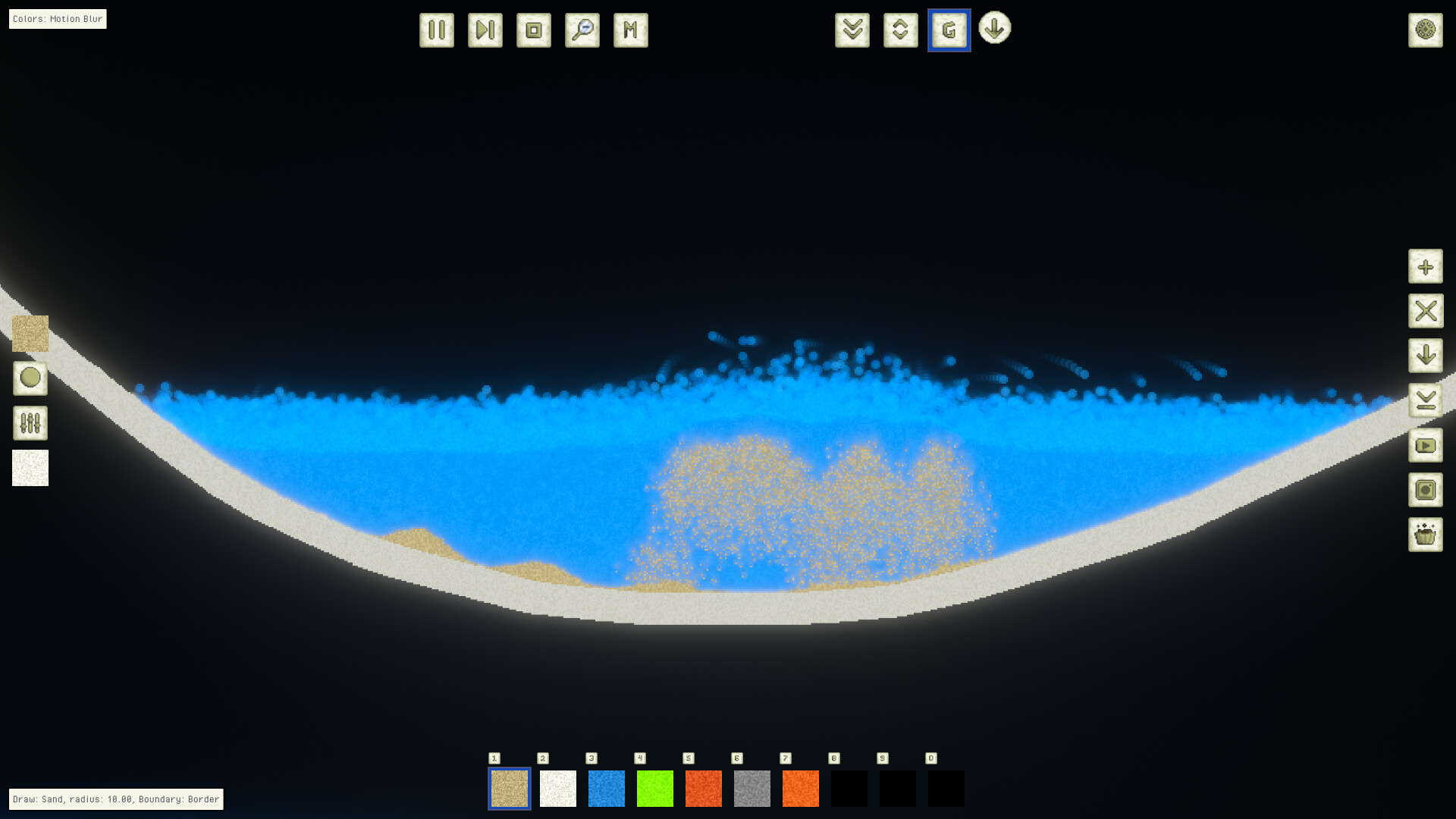Toggle gravity mode with the G button
1456x819 pixels.
point(949,30)
